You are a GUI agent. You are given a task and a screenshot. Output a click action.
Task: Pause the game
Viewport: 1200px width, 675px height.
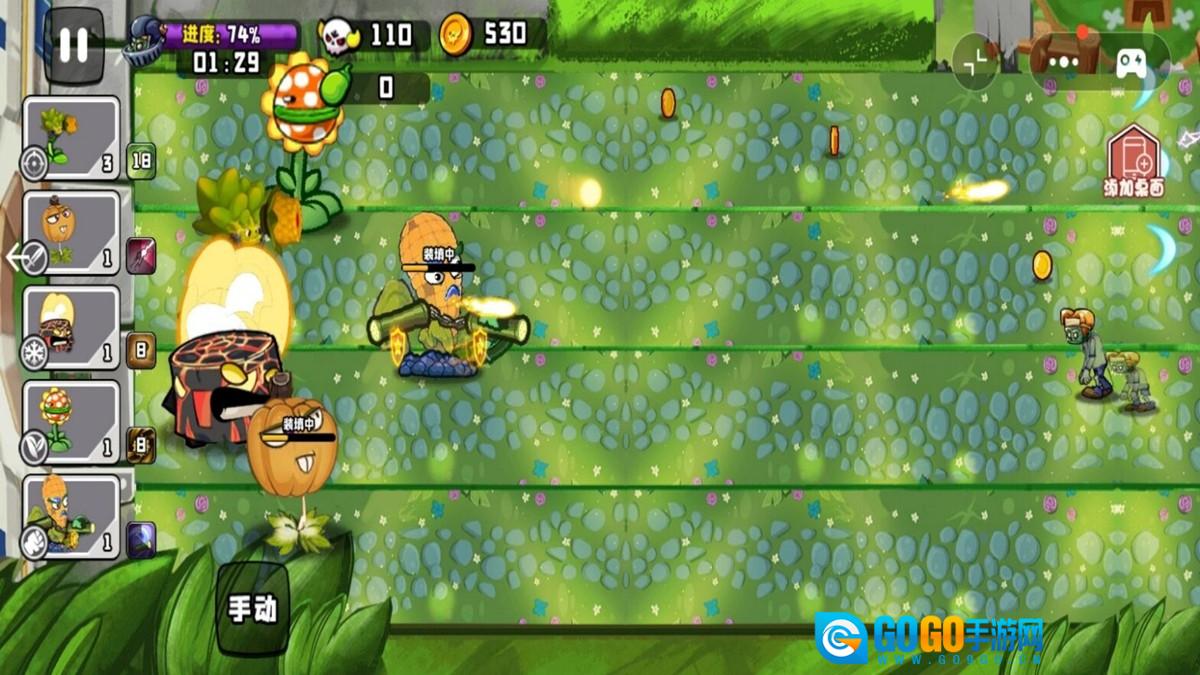[73, 45]
